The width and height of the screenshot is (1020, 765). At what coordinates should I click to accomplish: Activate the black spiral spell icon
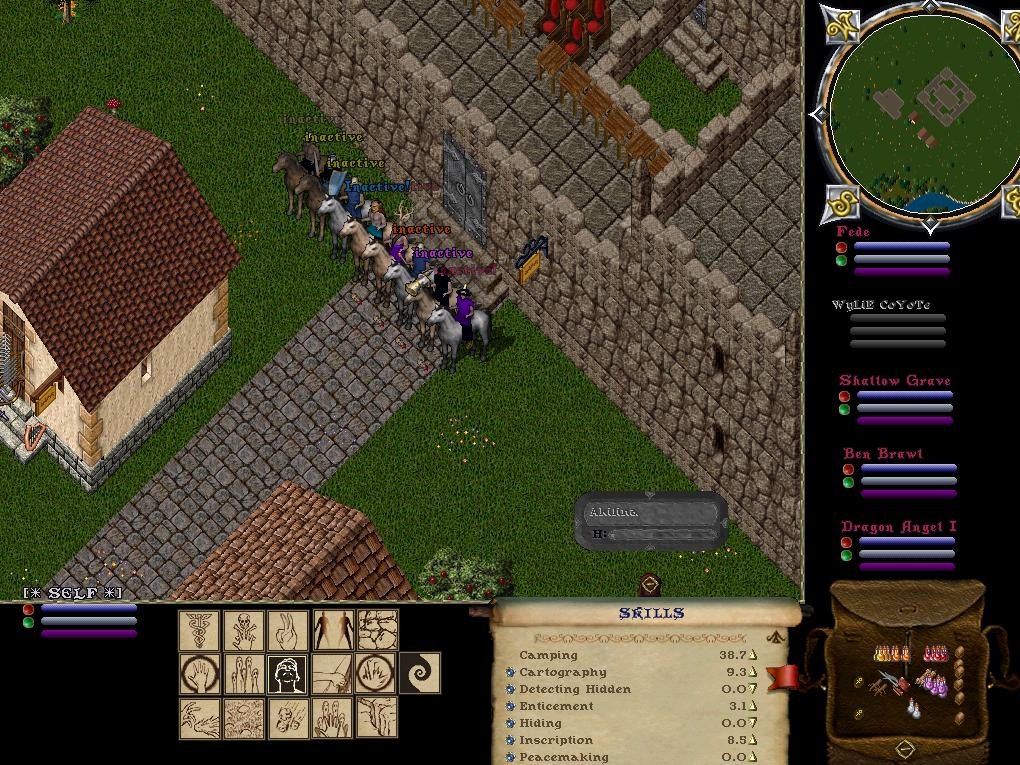(x=420, y=674)
